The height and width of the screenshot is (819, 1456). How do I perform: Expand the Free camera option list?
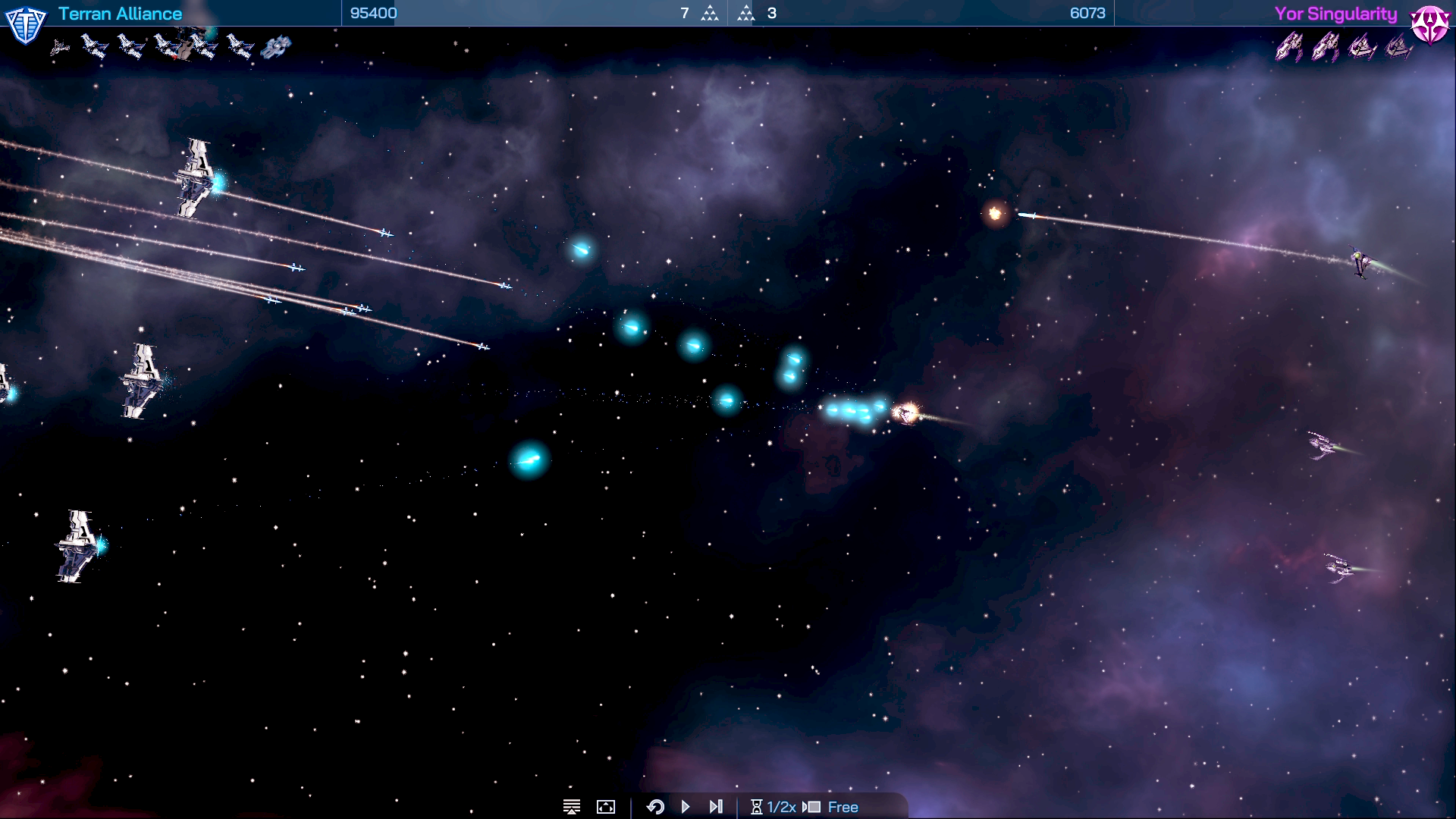[x=843, y=807]
